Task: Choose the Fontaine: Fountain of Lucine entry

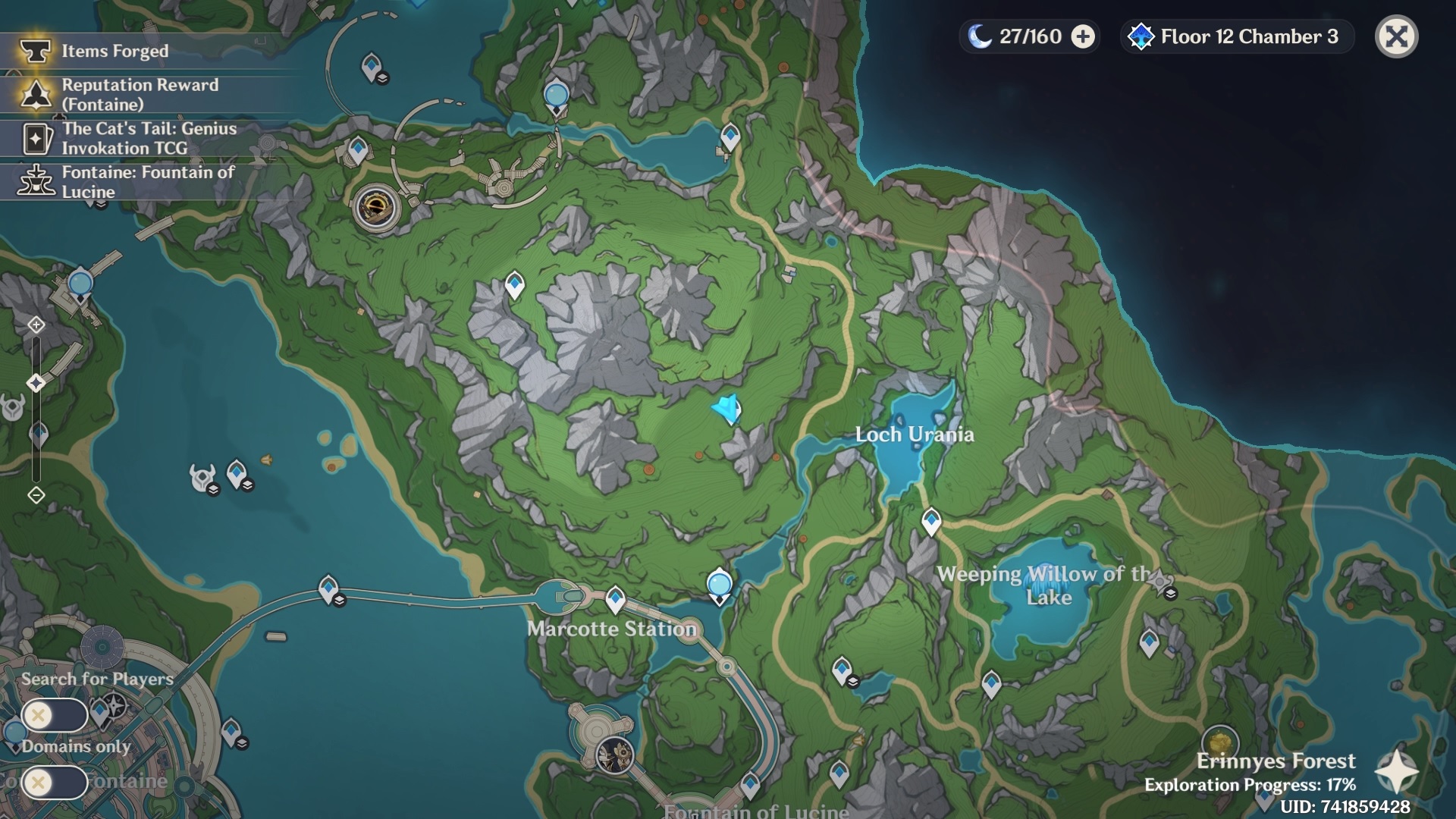Action: 148,182
